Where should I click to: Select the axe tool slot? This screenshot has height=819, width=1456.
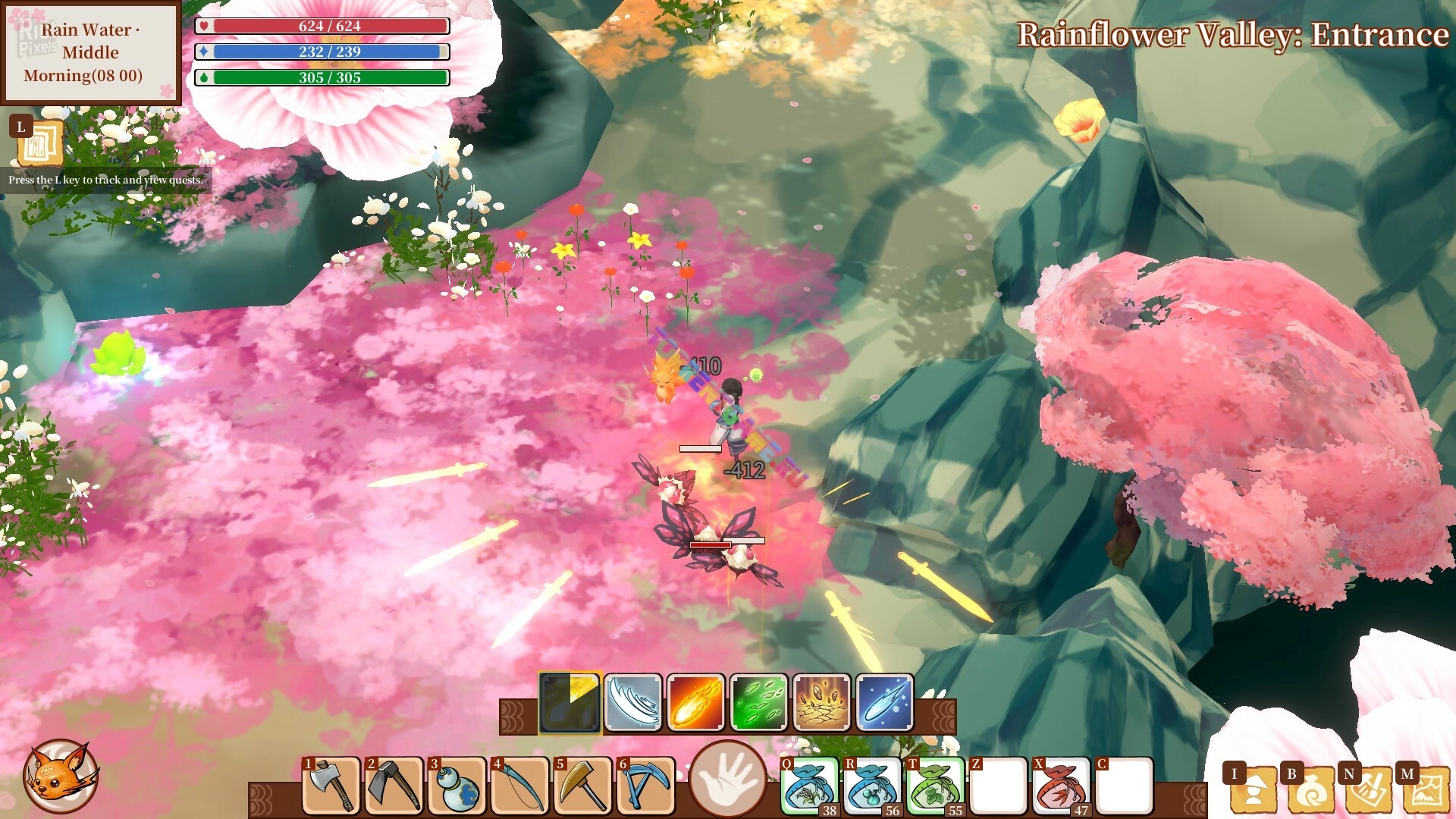[x=331, y=786]
